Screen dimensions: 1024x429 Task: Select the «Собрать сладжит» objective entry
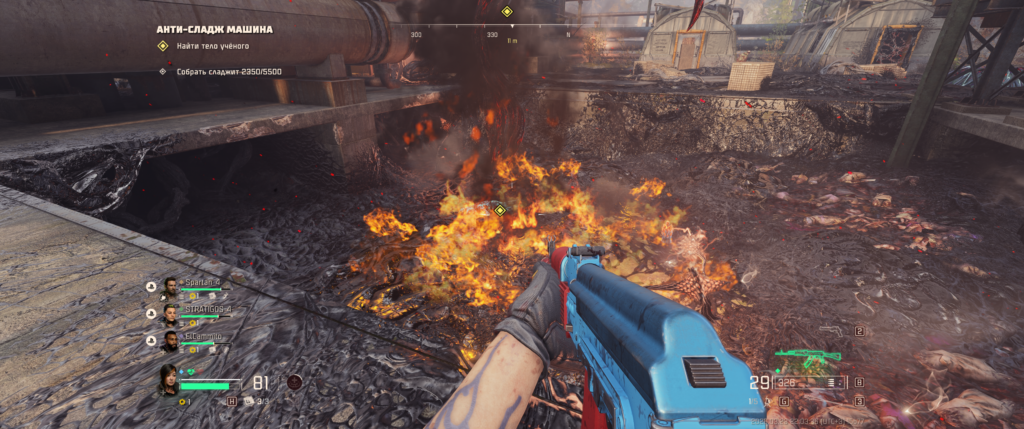click(x=230, y=71)
